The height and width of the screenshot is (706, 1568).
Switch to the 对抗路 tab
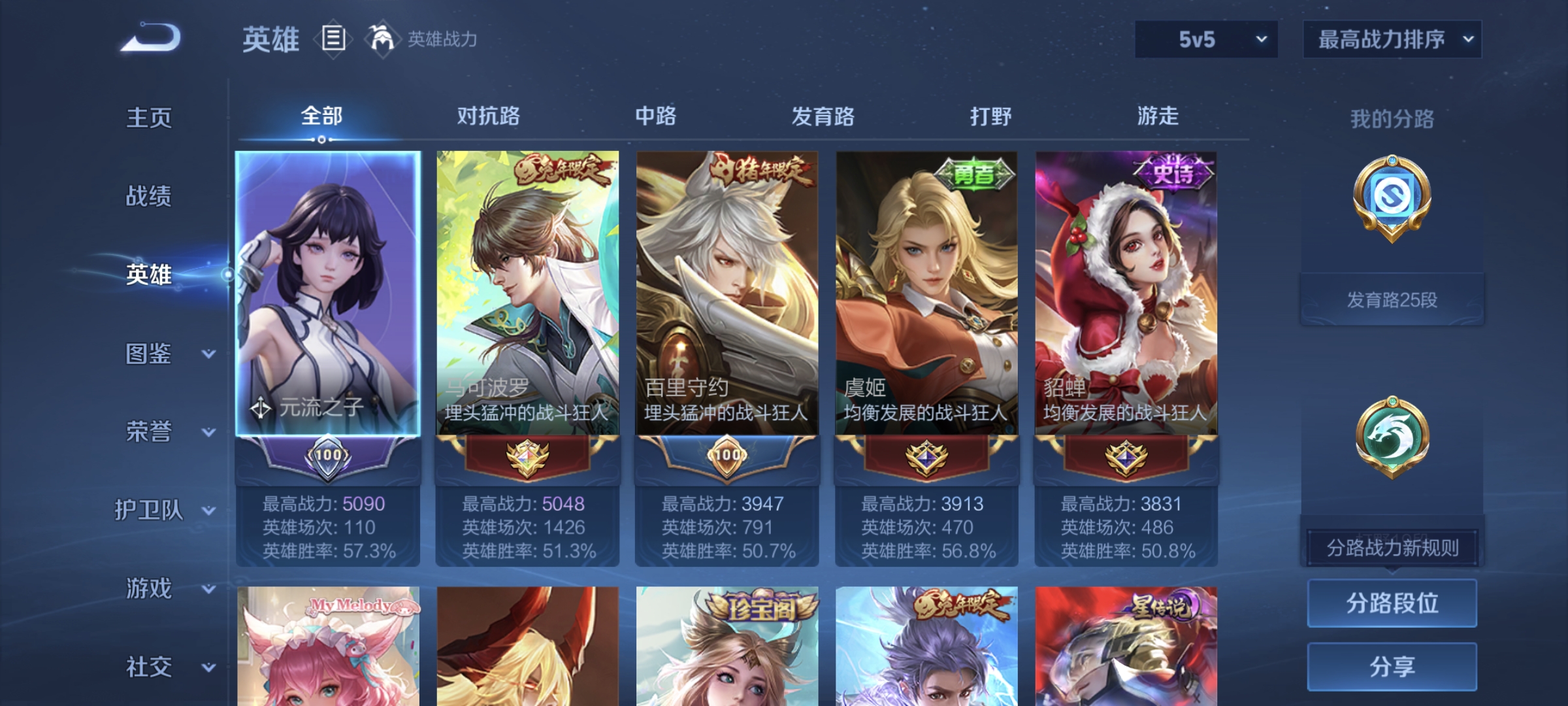(487, 116)
